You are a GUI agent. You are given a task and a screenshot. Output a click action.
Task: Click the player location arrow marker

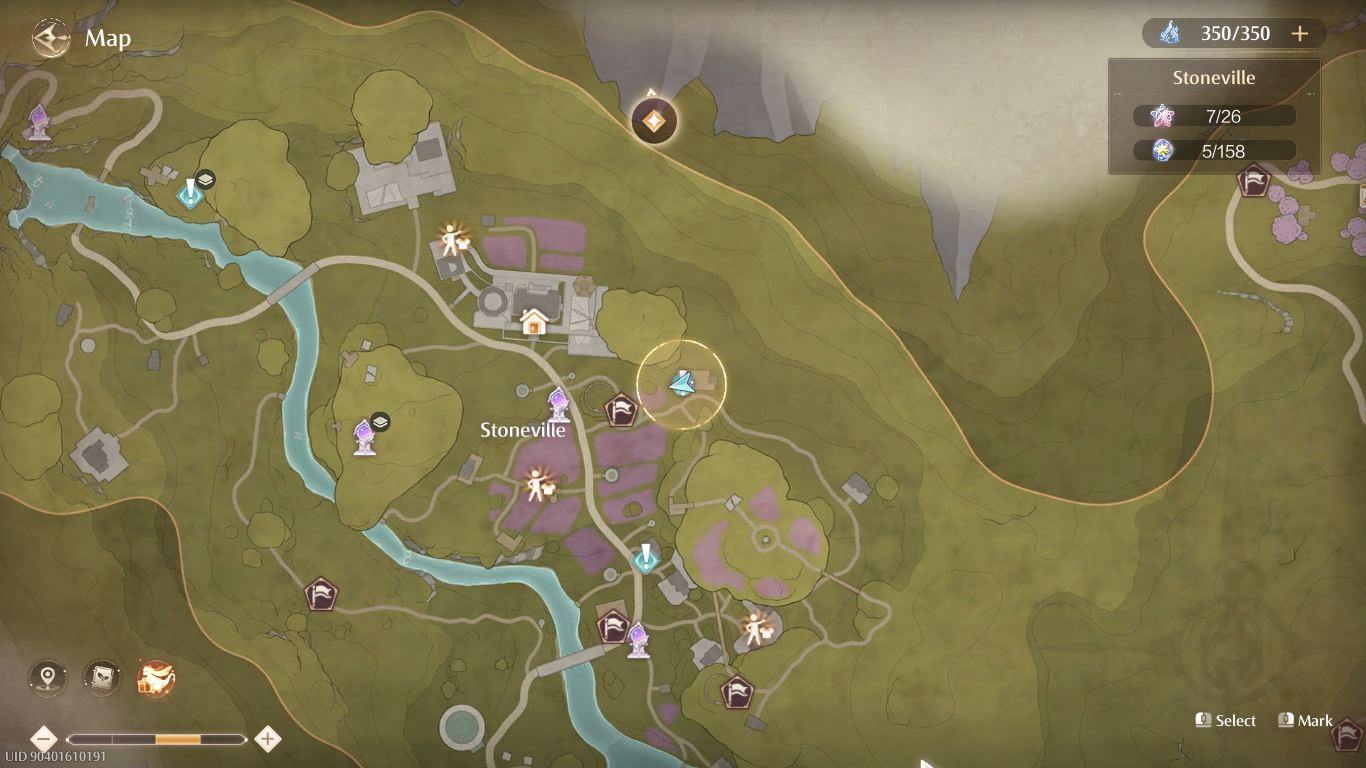pyautogui.click(x=683, y=385)
